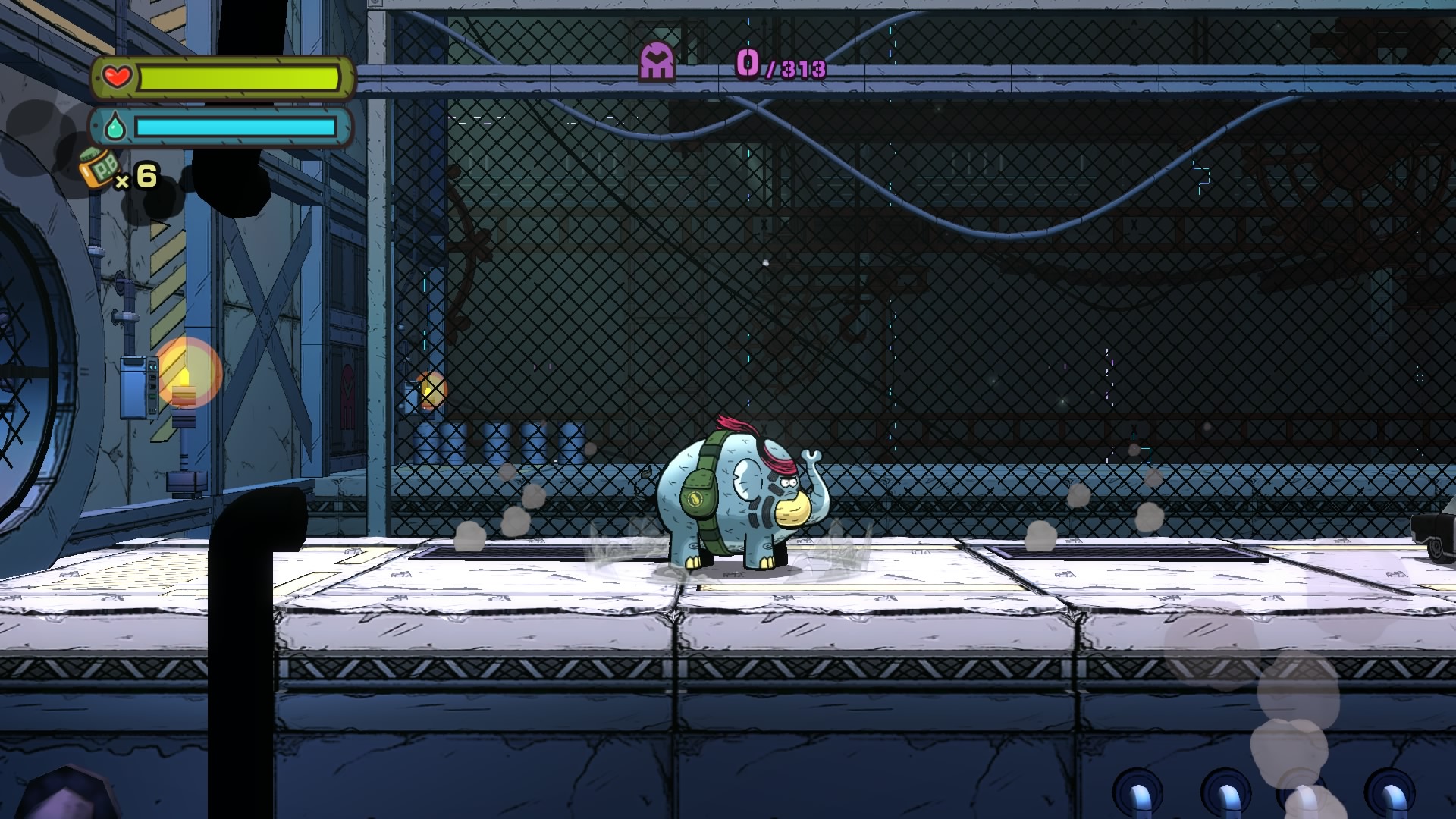Click the green health bar
The image size is (1456, 819).
point(239,76)
